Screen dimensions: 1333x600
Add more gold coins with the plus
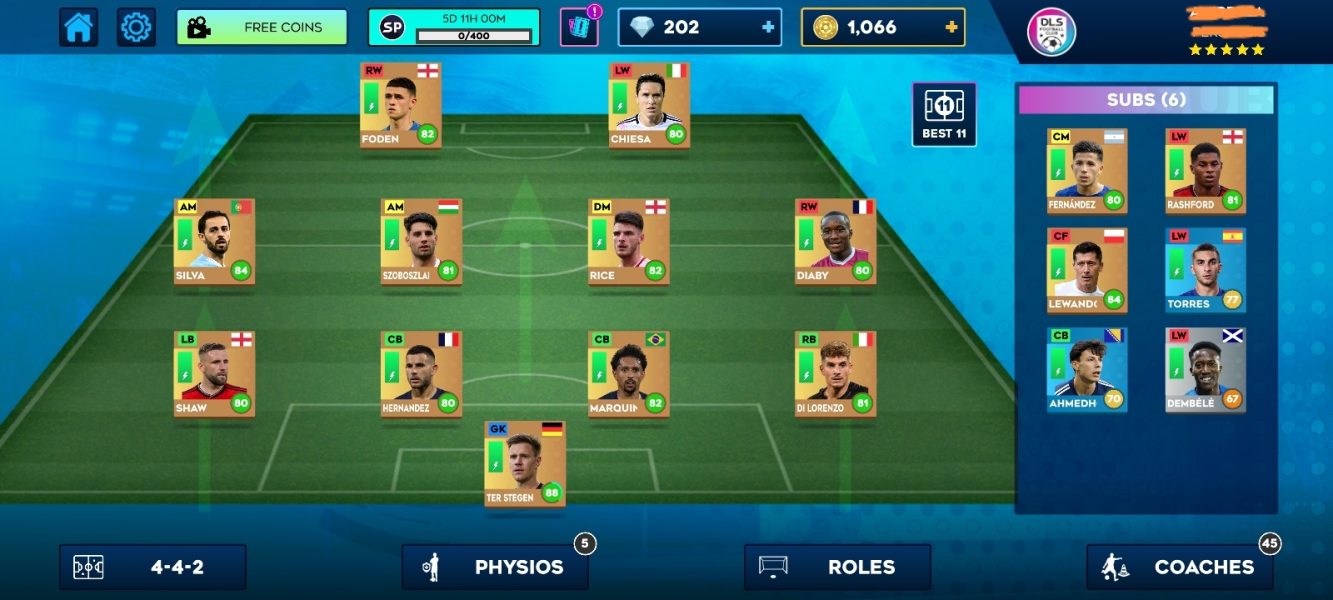pyautogui.click(x=951, y=27)
